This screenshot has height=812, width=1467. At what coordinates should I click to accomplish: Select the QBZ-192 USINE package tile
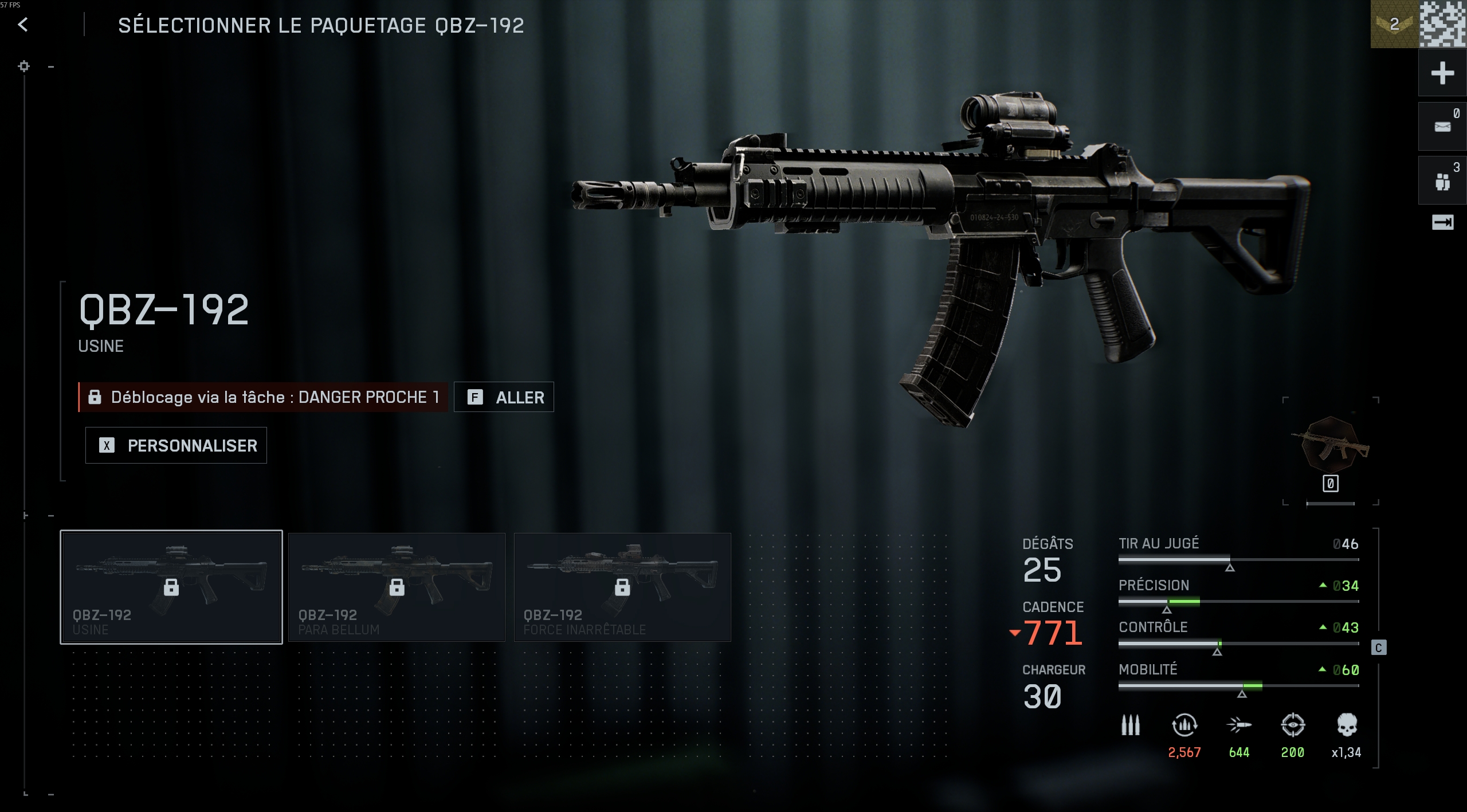tap(171, 587)
